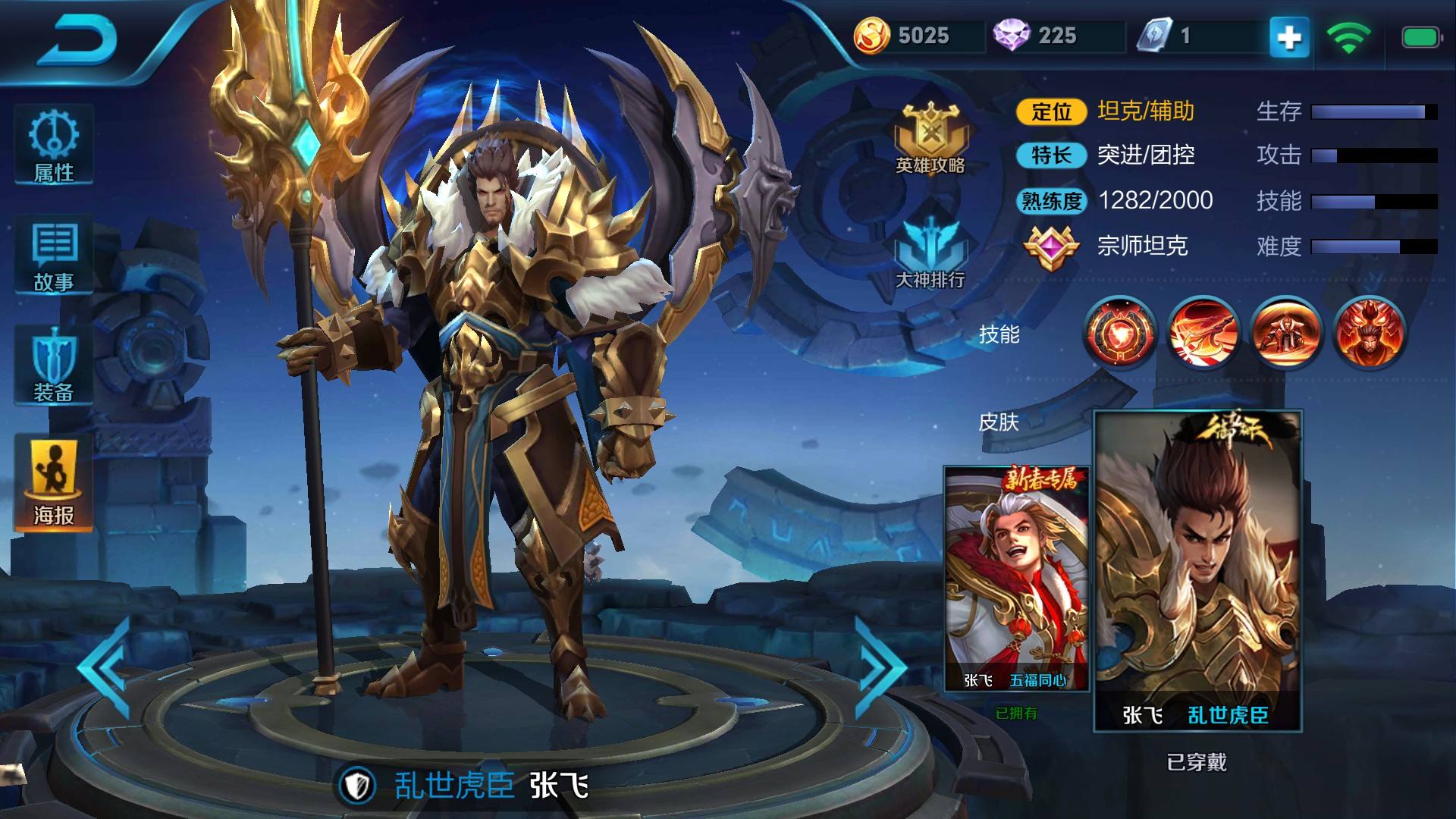1456x819 pixels.
Task: Switch to the previous hero with left arrow
Action: [106, 666]
